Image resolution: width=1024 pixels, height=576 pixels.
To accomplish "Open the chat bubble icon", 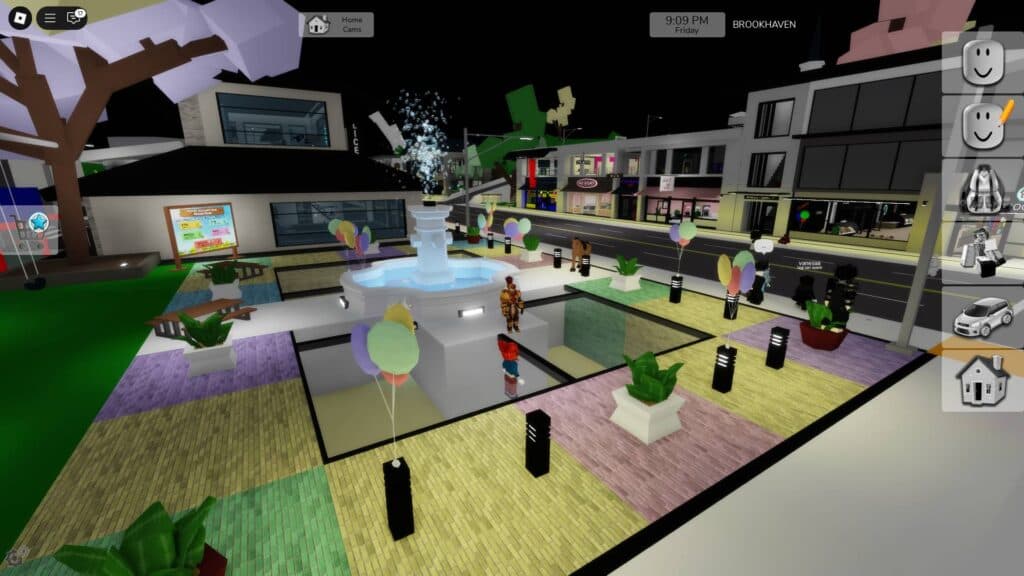I will click(74, 18).
